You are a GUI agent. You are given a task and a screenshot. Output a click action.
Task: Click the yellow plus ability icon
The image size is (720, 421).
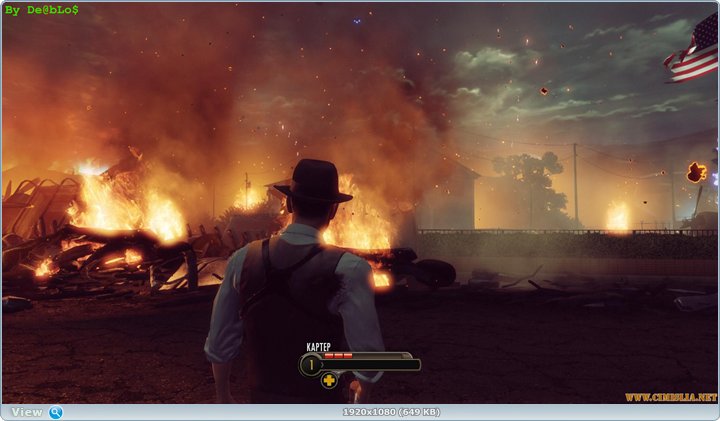pyautogui.click(x=329, y=380)
